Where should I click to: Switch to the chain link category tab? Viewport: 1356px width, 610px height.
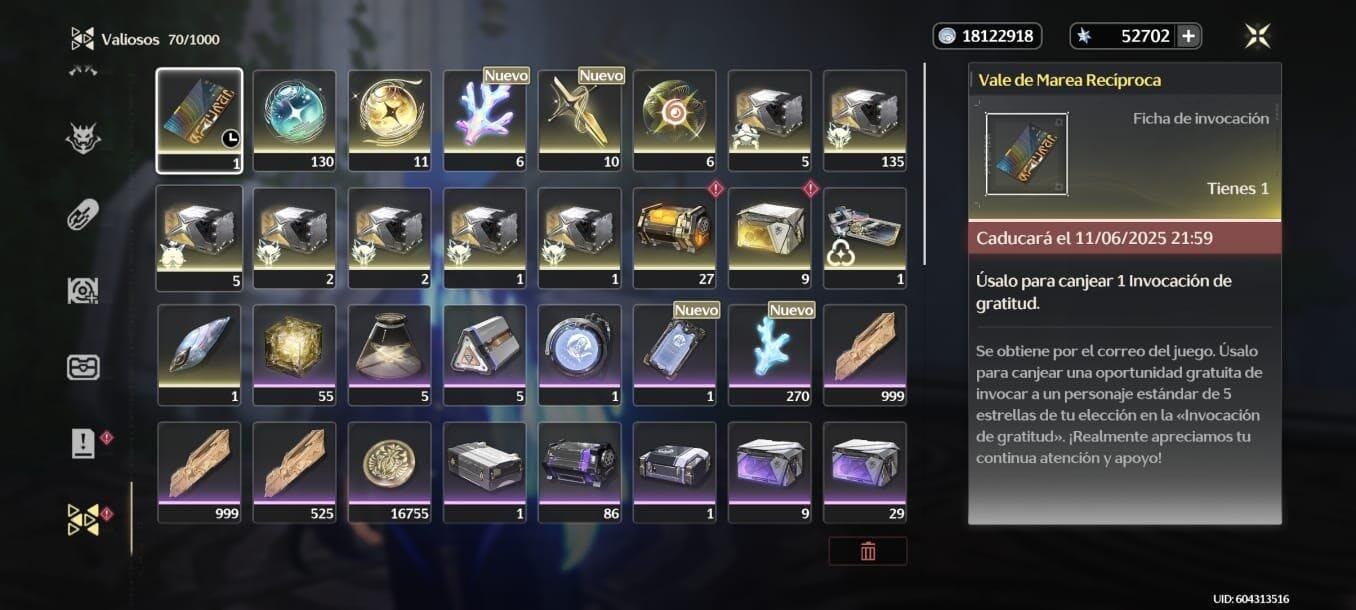(x=83, y=214)
